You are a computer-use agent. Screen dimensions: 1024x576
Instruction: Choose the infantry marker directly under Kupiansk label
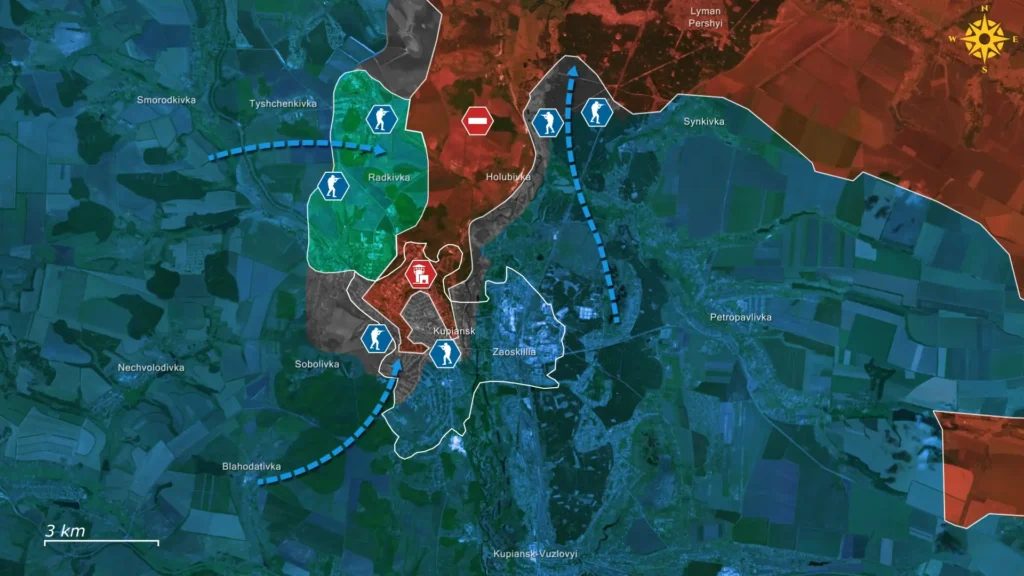pyautogui.click(x=443, y=352)
